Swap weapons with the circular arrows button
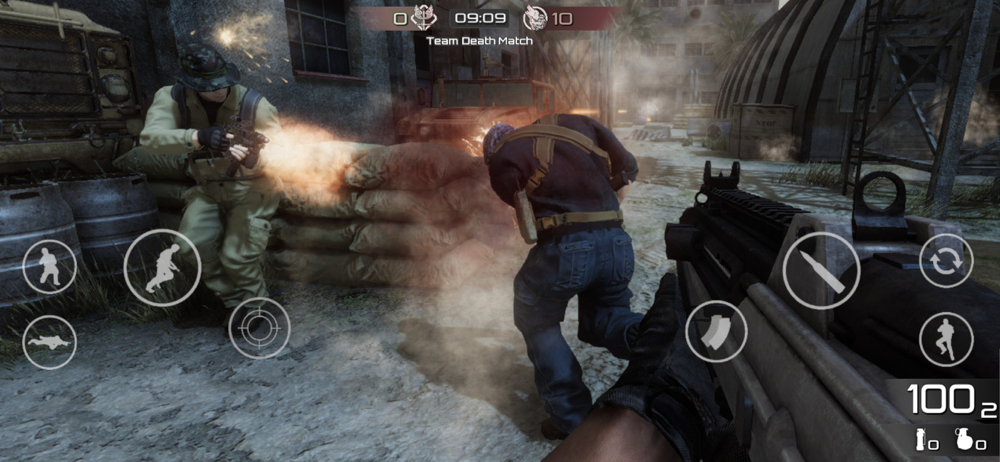1000x462 pixels. 946,260
